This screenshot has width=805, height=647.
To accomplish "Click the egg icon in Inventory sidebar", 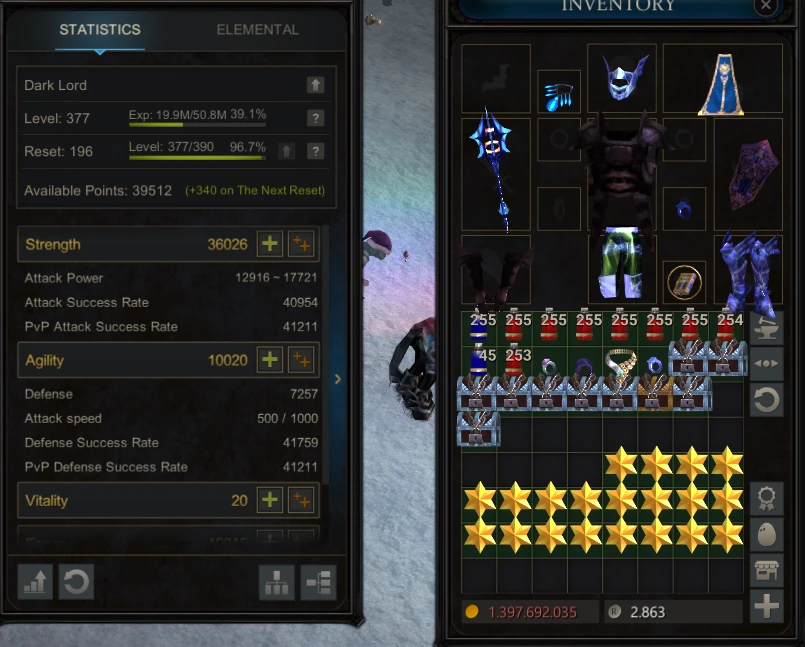I will [766, 535].
